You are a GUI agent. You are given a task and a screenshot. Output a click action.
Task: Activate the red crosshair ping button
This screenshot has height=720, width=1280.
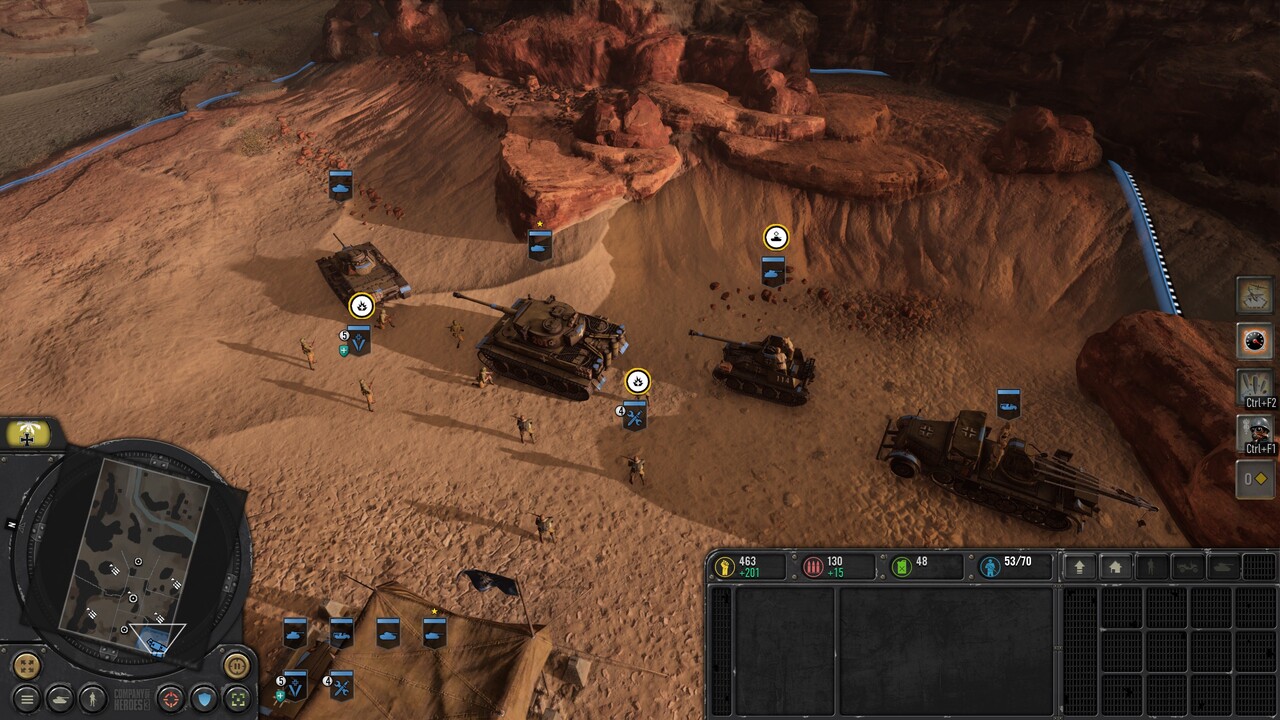pyautogui.click(x=171, y=698)
